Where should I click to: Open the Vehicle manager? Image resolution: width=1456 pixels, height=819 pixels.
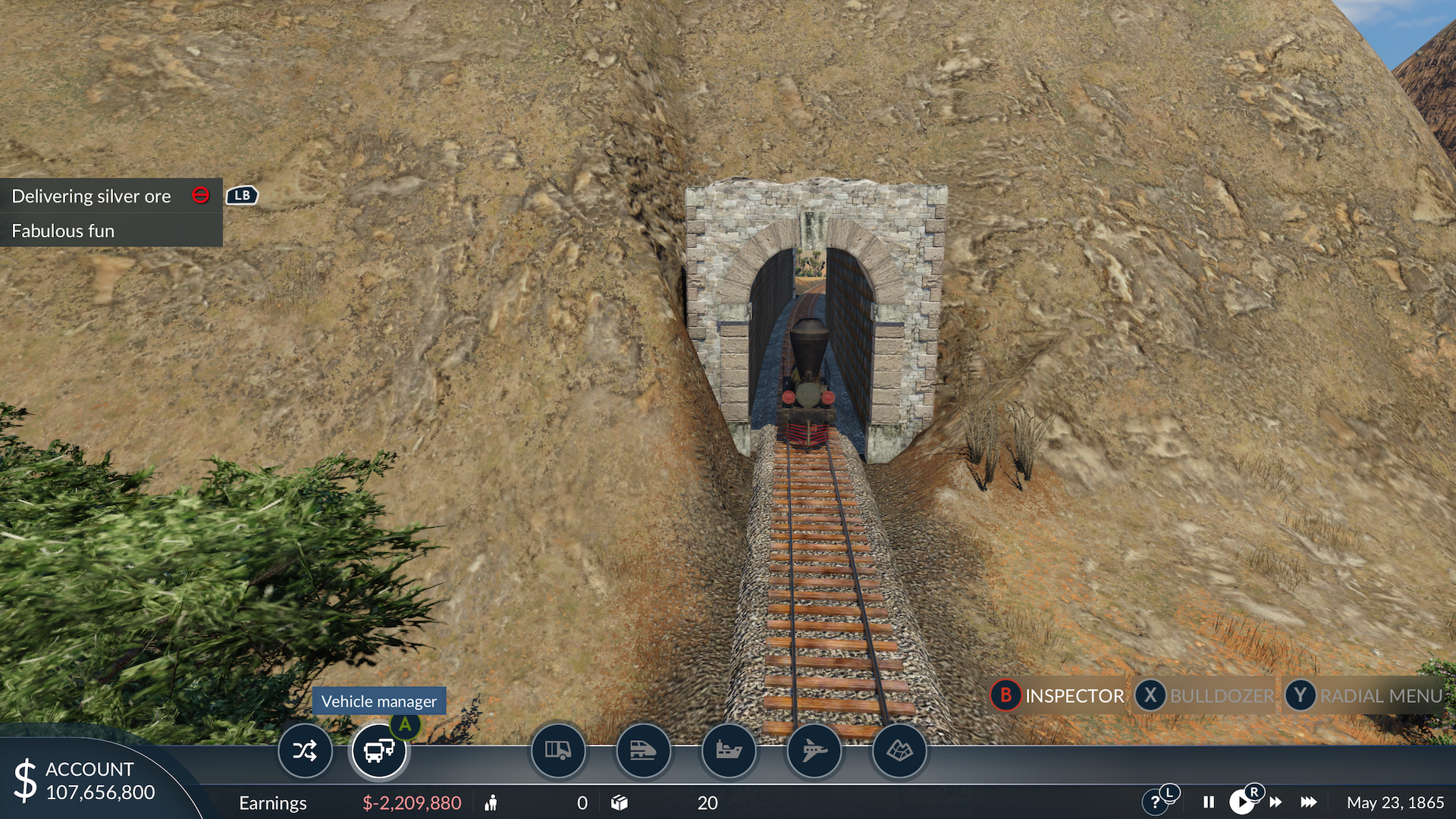click(x=378, y=752)
